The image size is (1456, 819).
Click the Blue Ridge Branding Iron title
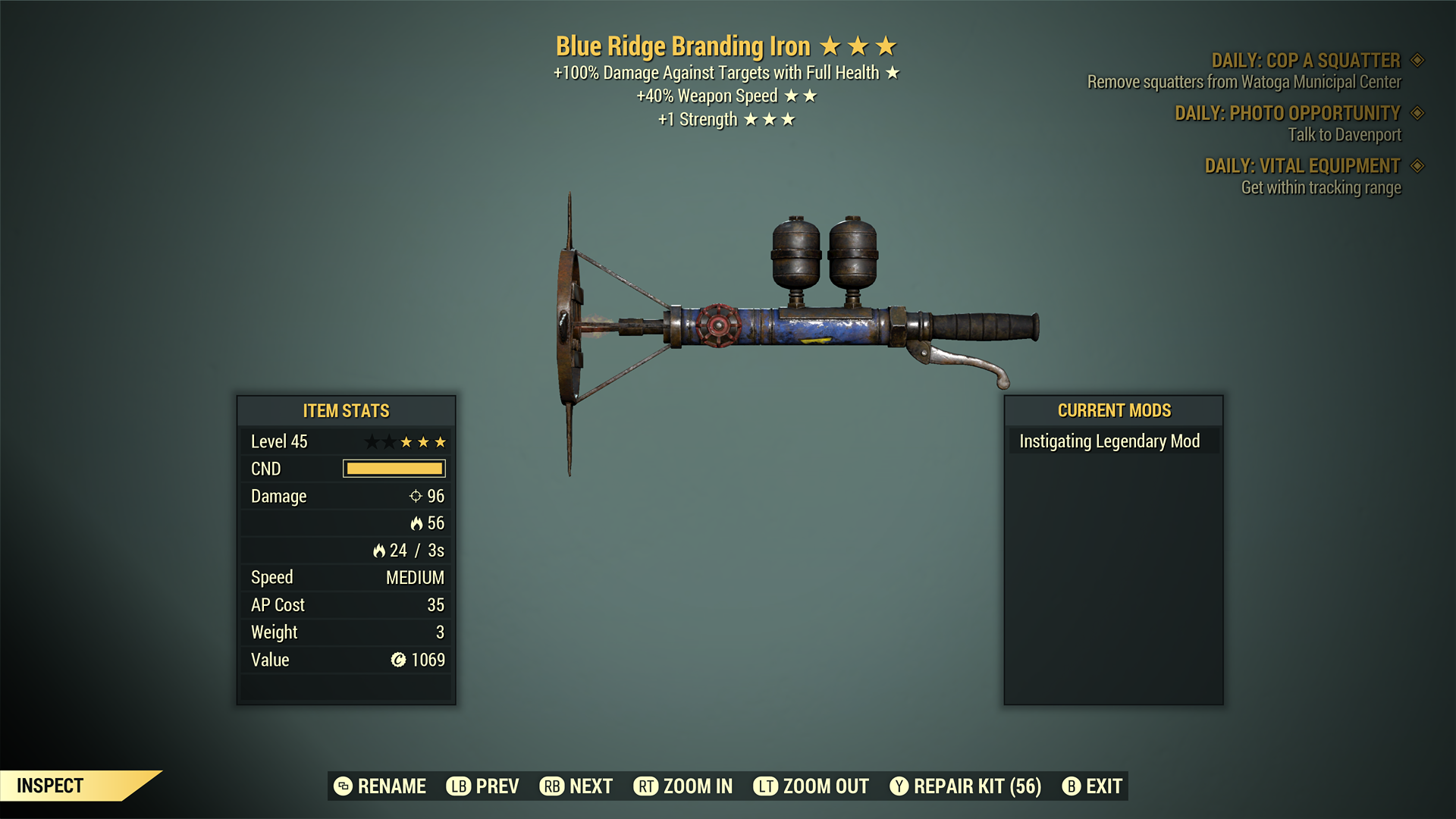(682, 45)
